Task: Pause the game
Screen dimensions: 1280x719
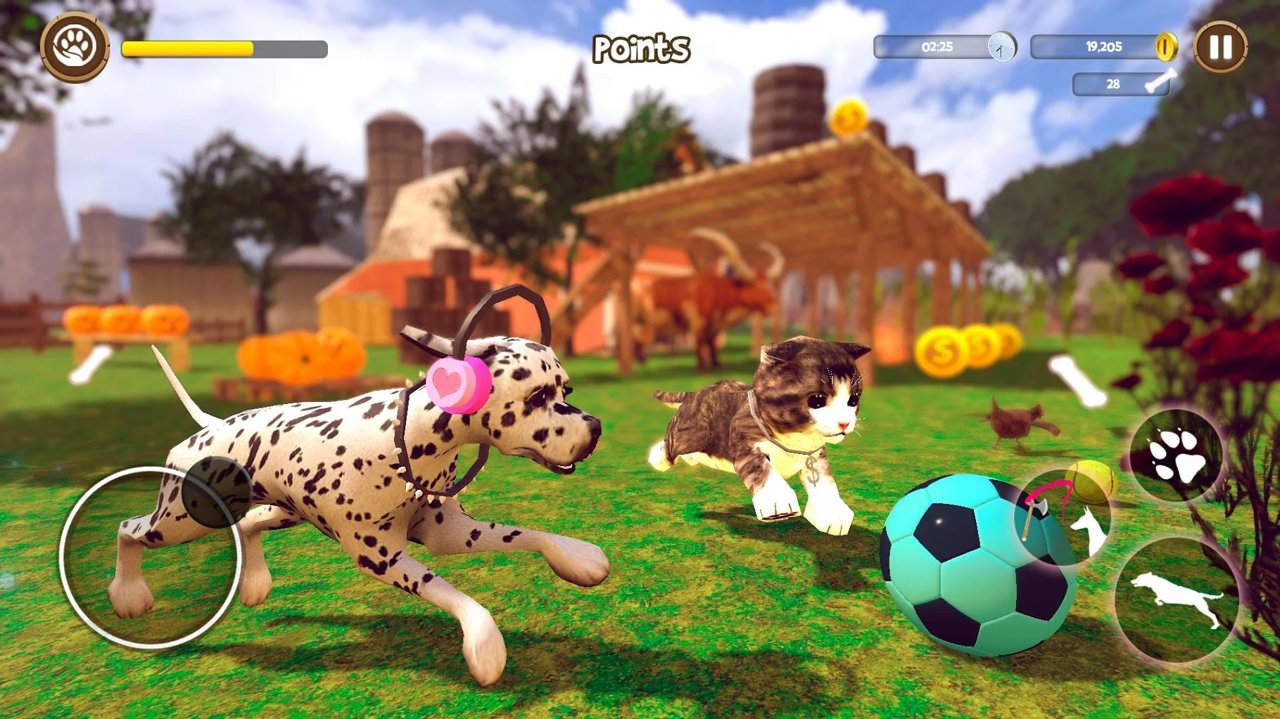Action: click(1220, 47)
